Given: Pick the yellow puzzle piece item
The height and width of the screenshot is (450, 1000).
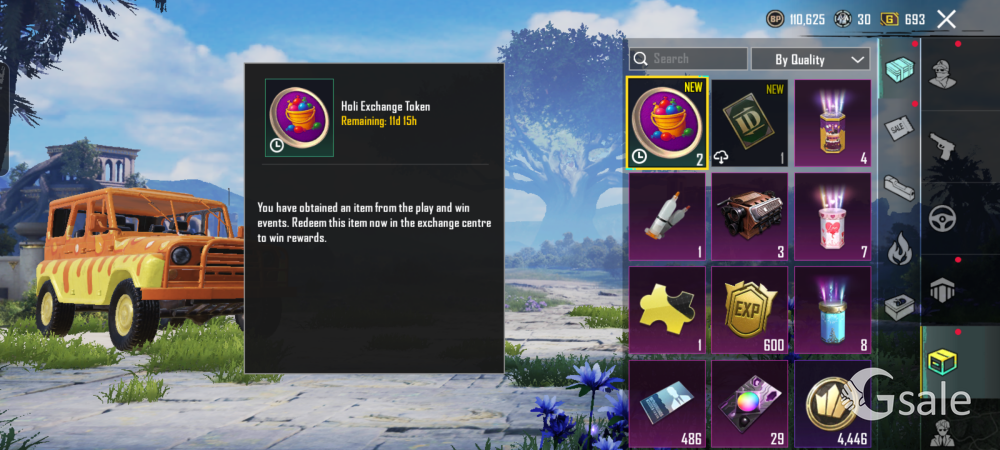Looking at the screenshot, I should (668, 309).
